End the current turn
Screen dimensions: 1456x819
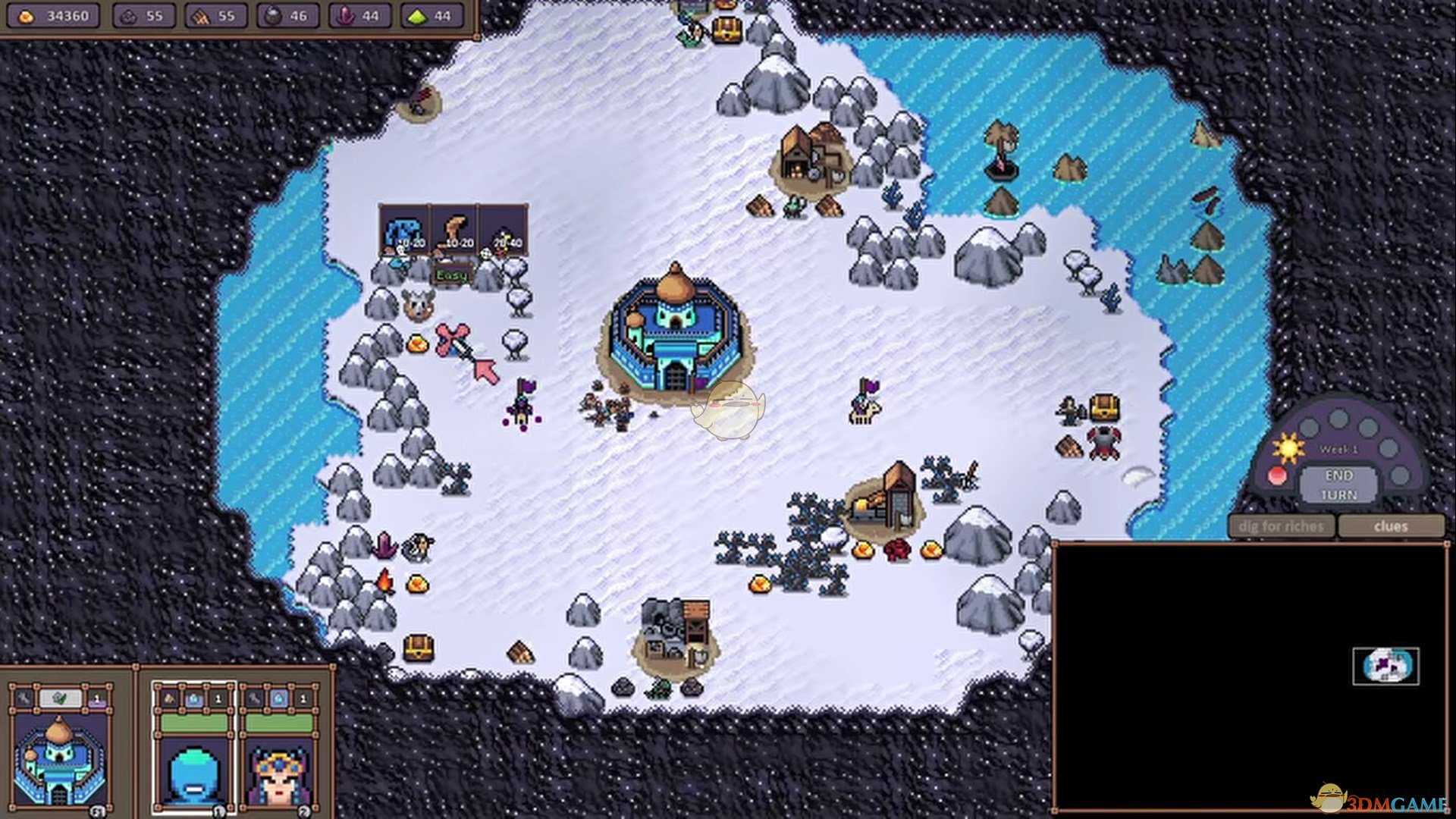pyautogui.click(x=1338, y=485)
